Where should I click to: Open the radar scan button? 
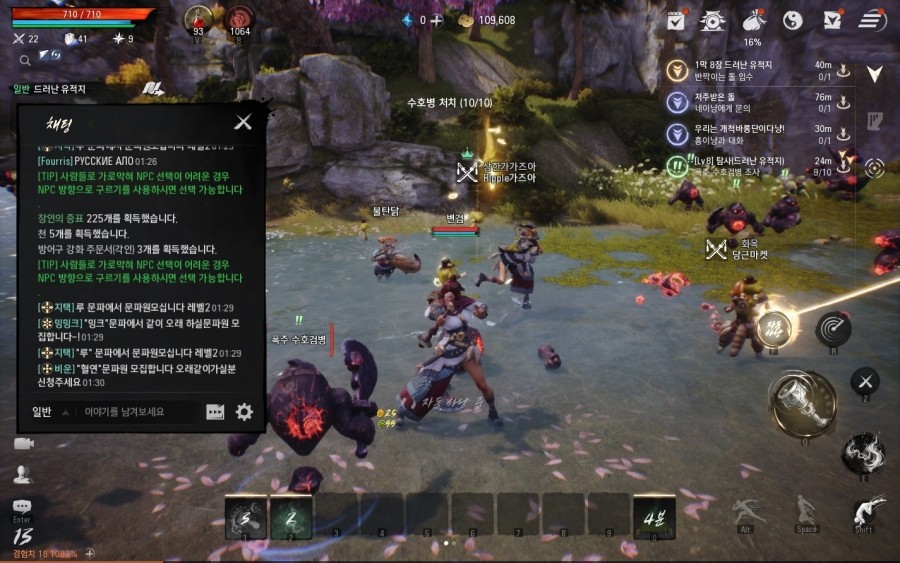point(832,327)
